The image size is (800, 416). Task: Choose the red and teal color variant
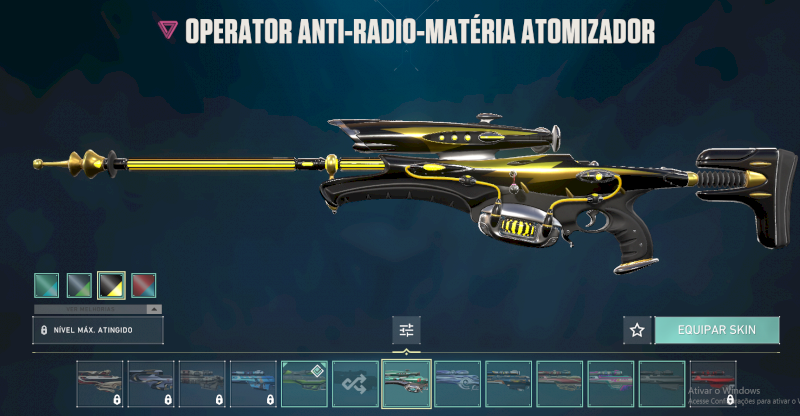142,286
